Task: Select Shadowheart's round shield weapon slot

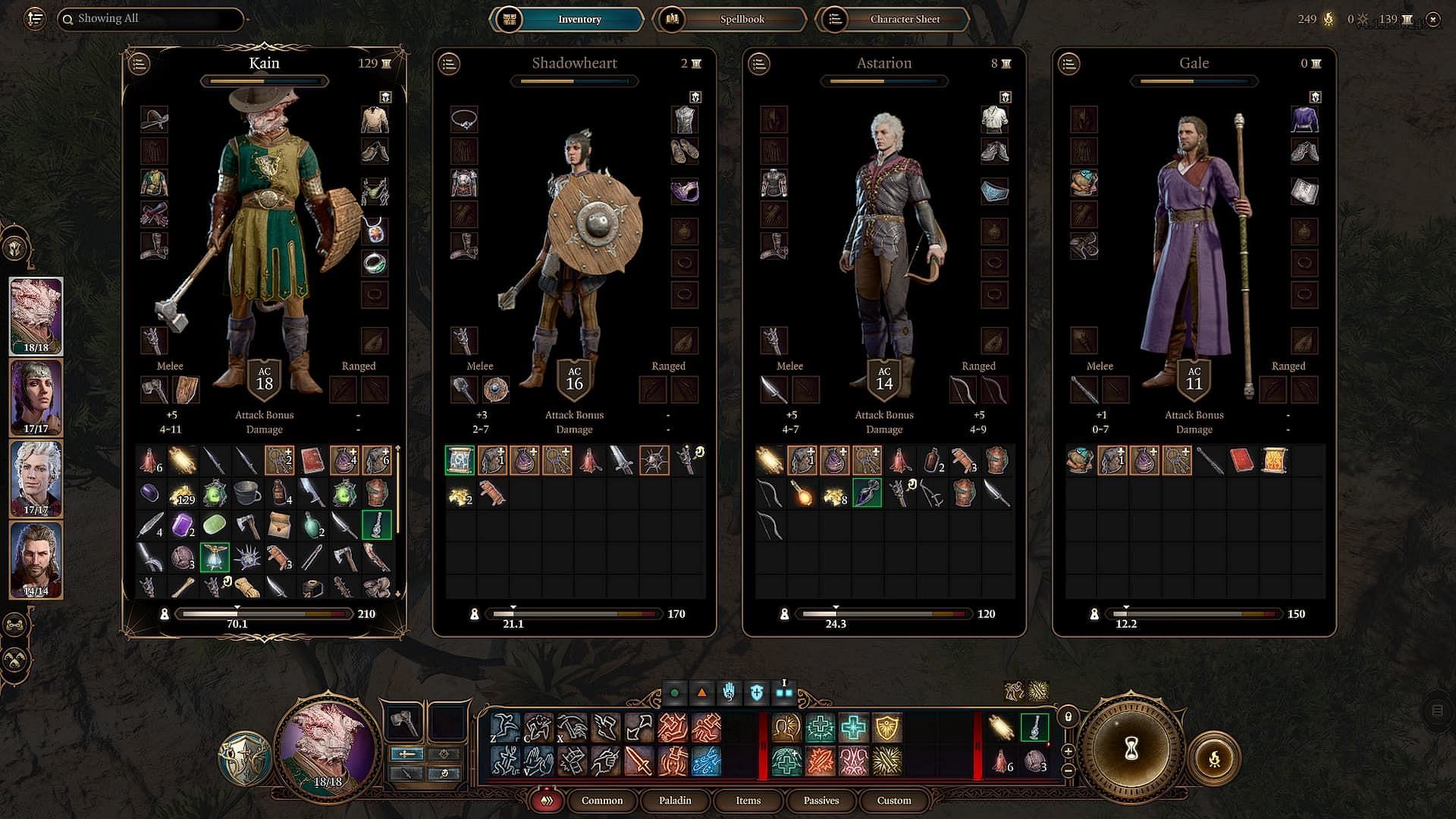Action: point(496,390)
